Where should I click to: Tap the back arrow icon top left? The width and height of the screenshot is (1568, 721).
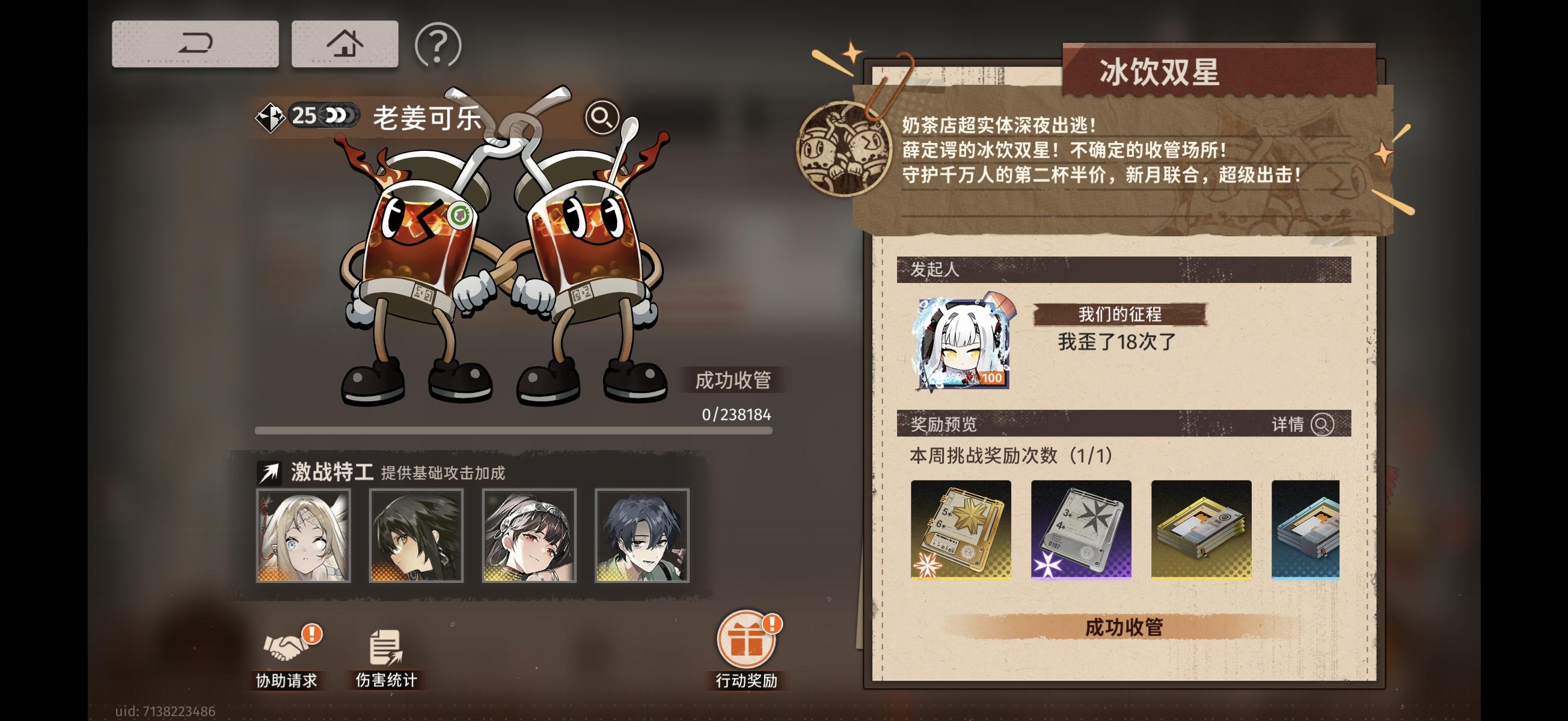195,43
